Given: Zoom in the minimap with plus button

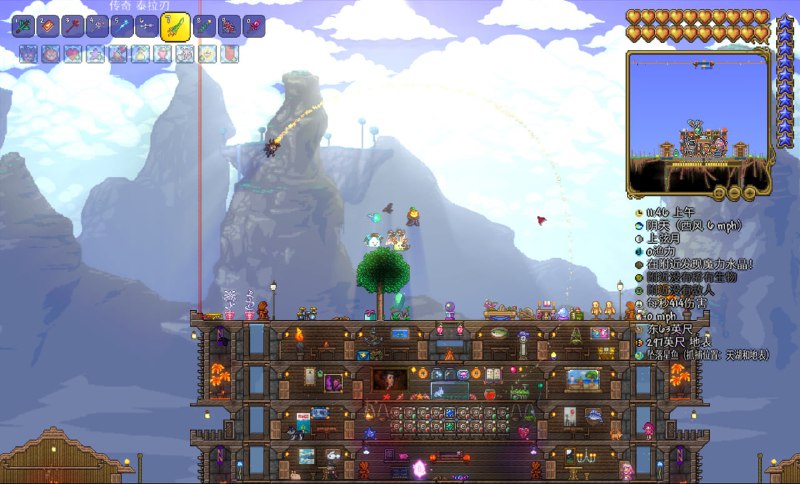Looking at the screenshot, I should point(747,191).
